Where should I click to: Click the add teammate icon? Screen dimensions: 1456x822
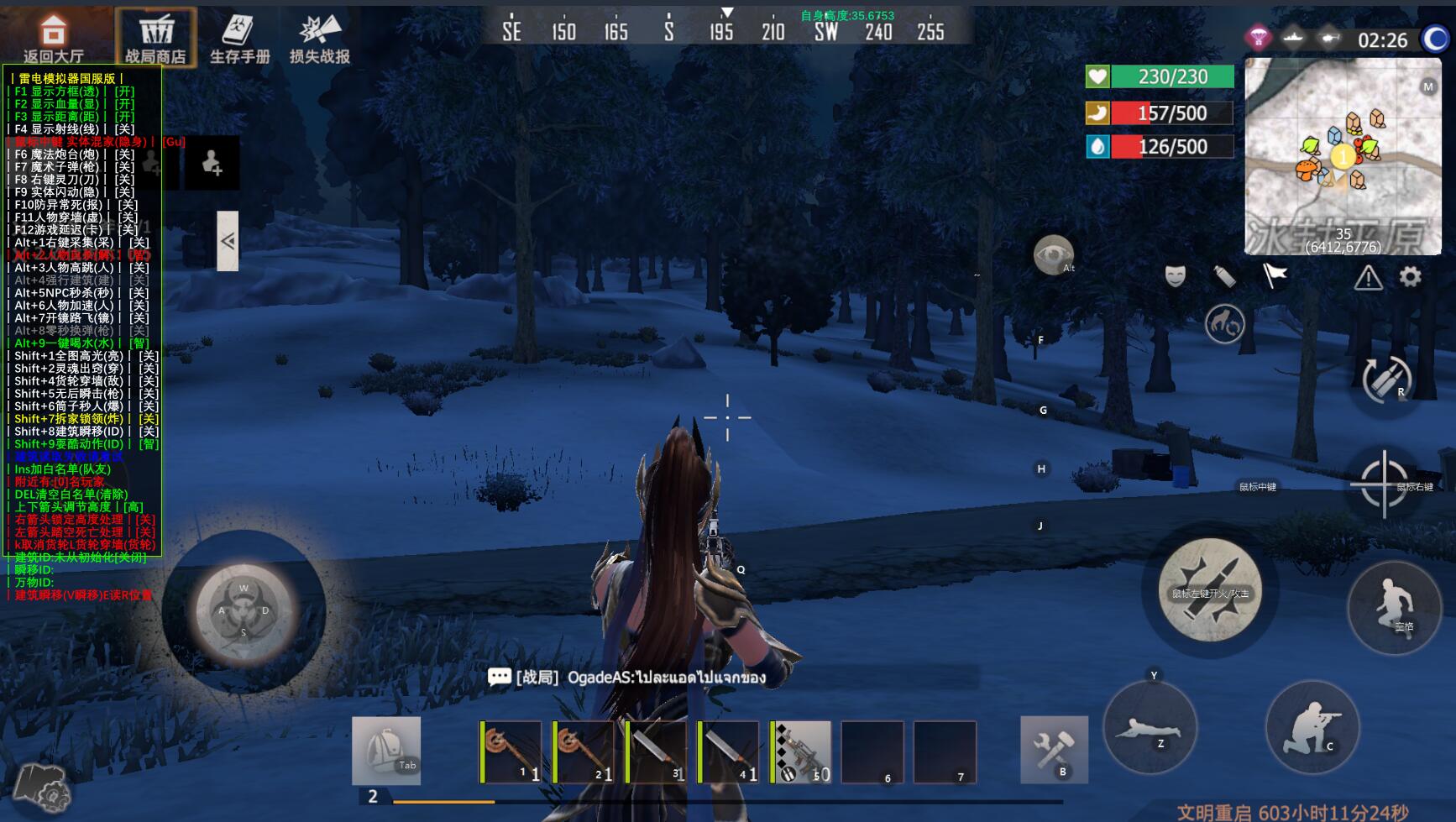click(x=212, y=162)
